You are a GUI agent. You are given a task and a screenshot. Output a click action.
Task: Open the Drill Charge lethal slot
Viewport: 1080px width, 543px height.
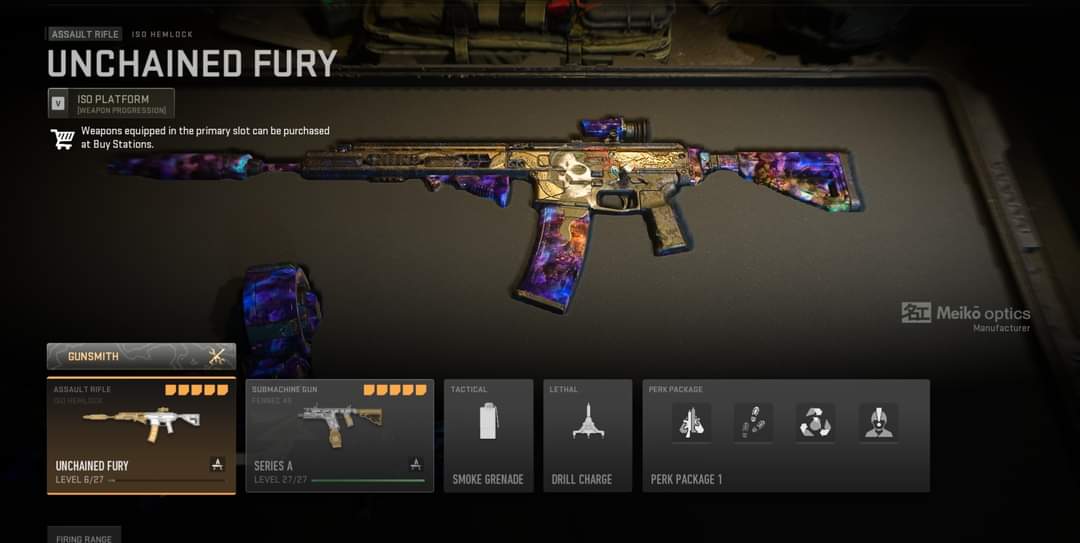tap(587, 435)
